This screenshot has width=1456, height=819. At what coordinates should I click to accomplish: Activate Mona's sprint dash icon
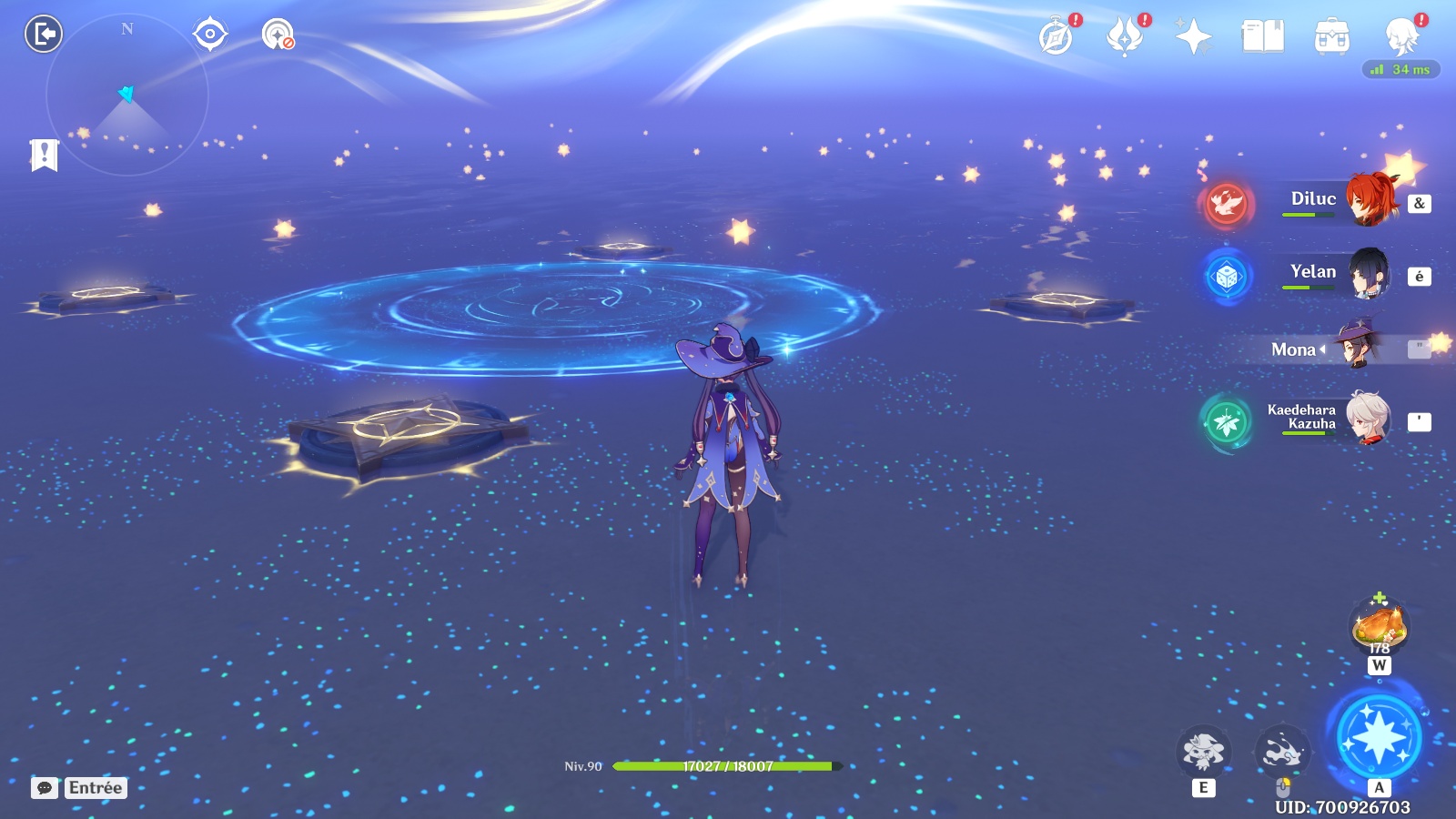click(x=1282, y=752)
